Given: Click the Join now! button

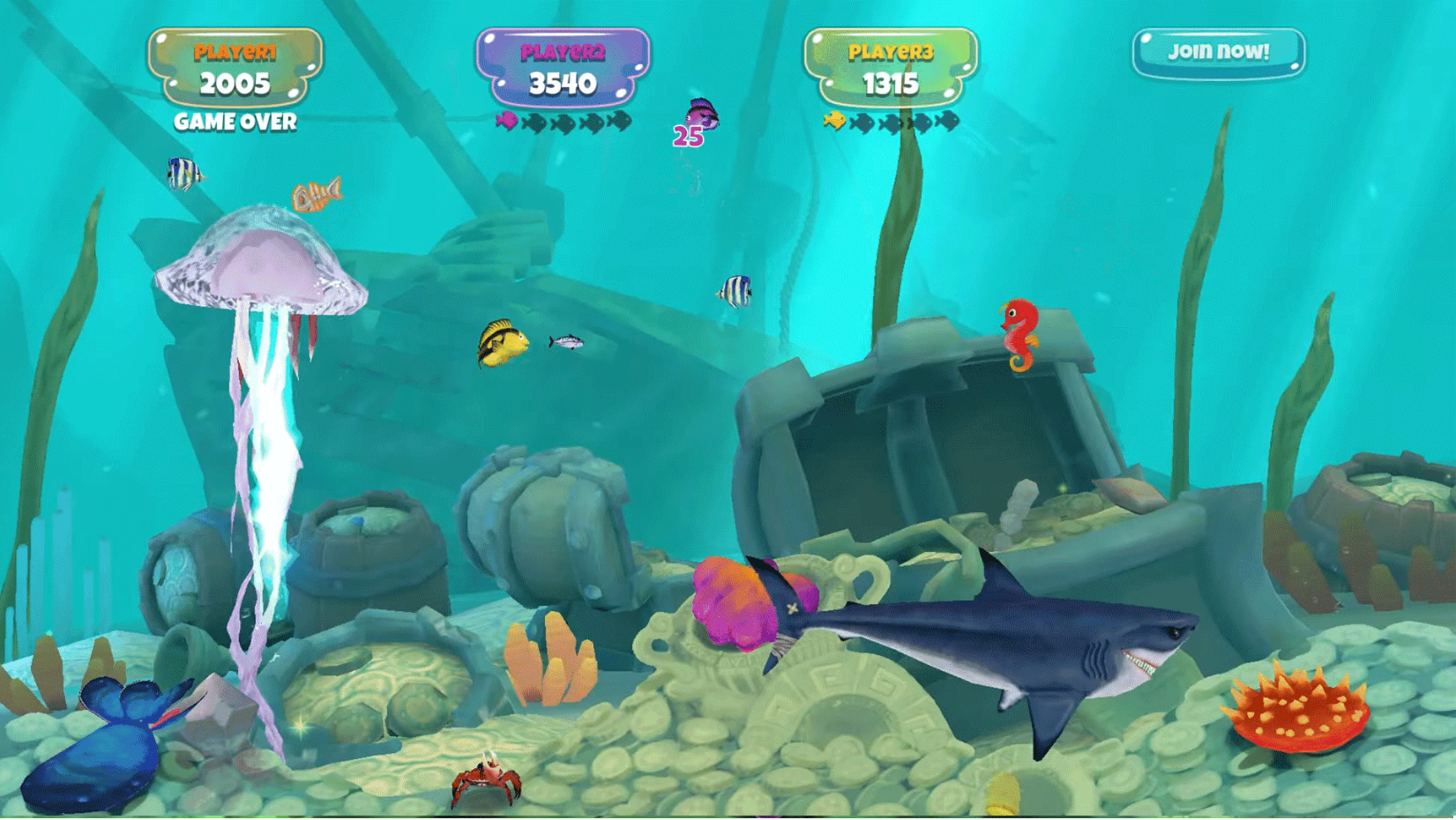Looking at the screenshot, I should pyautogui.click(x=1218, y=53).
